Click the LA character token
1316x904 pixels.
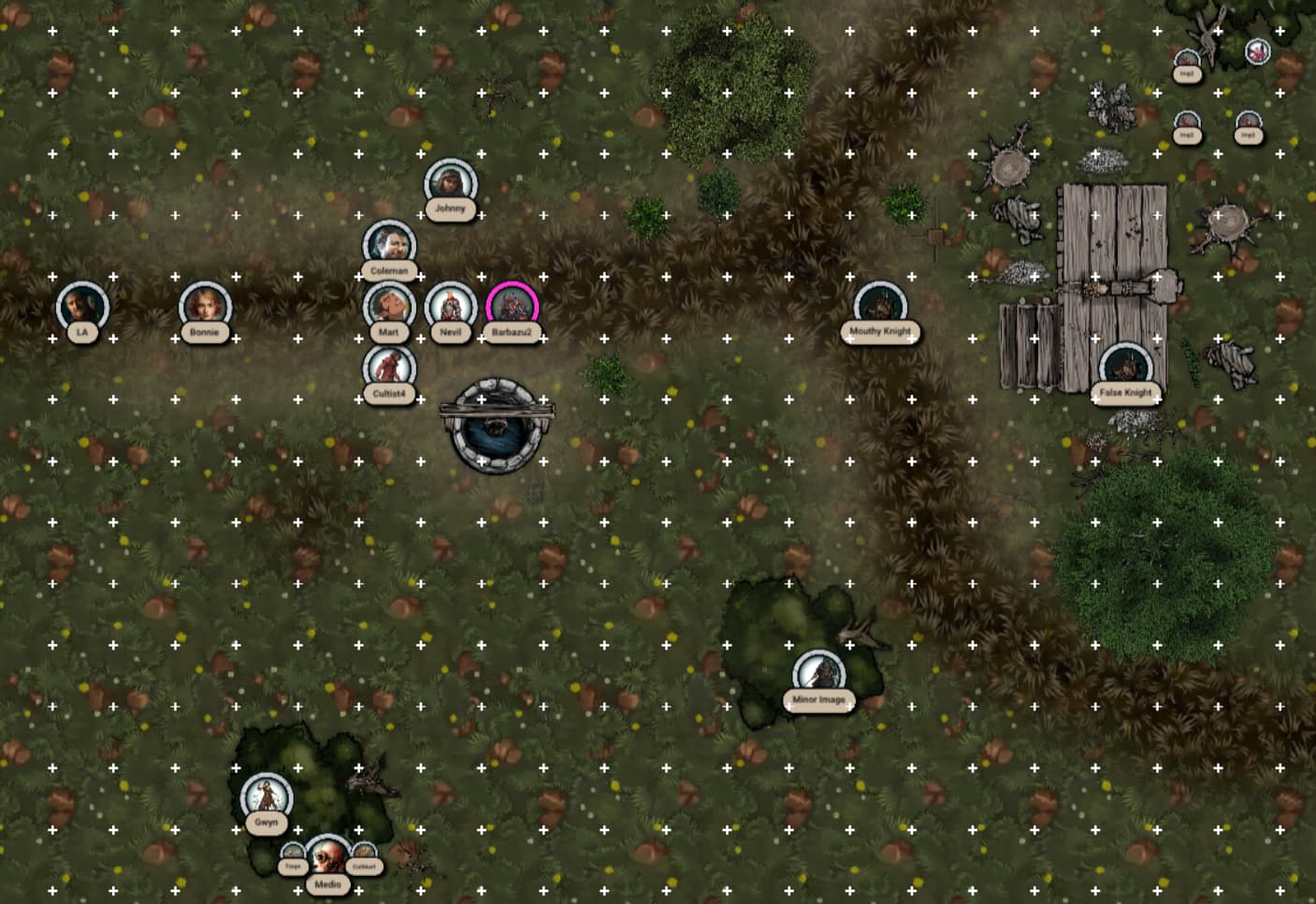pos(82,306)
